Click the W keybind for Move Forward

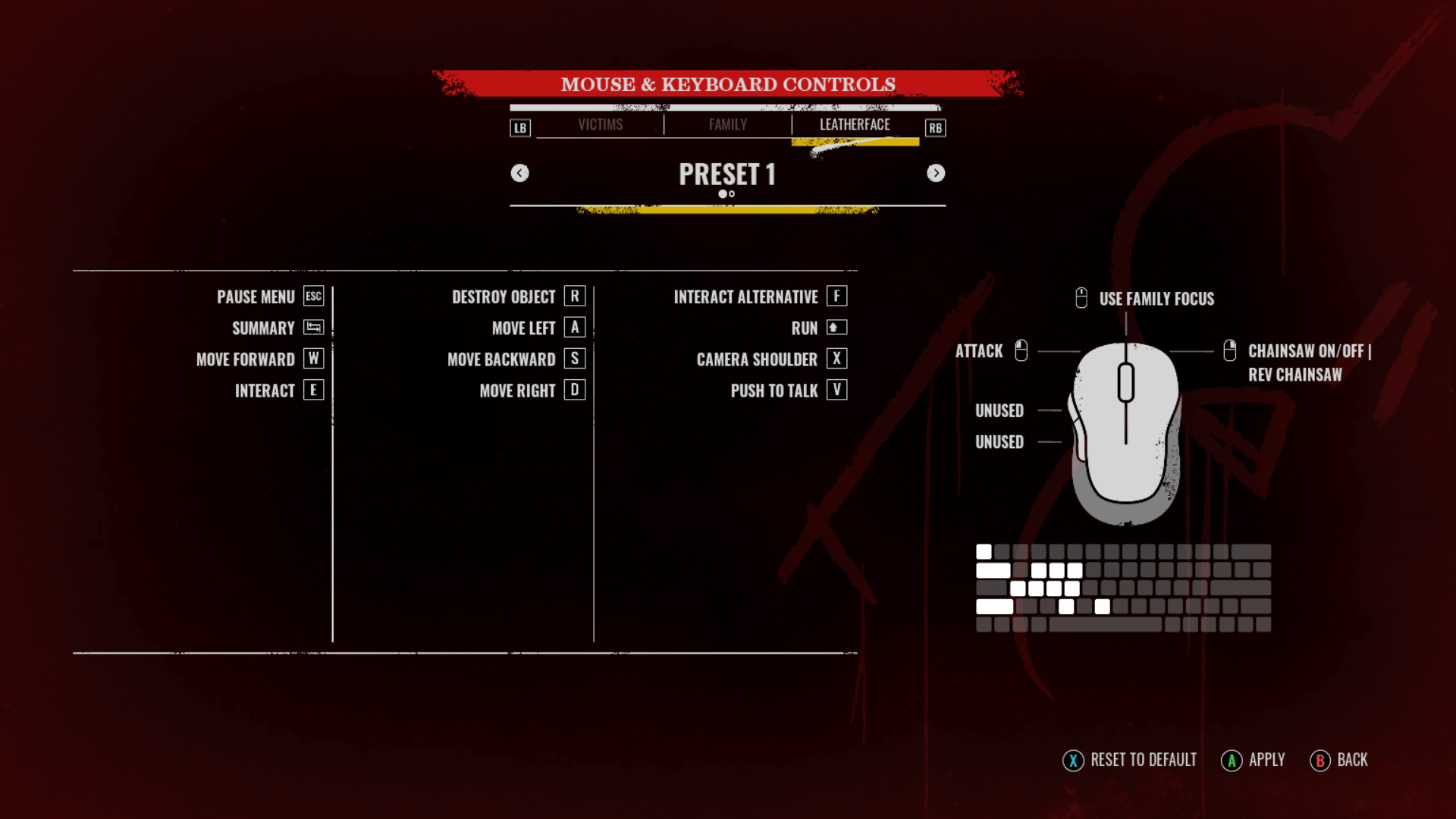(312, 359)
